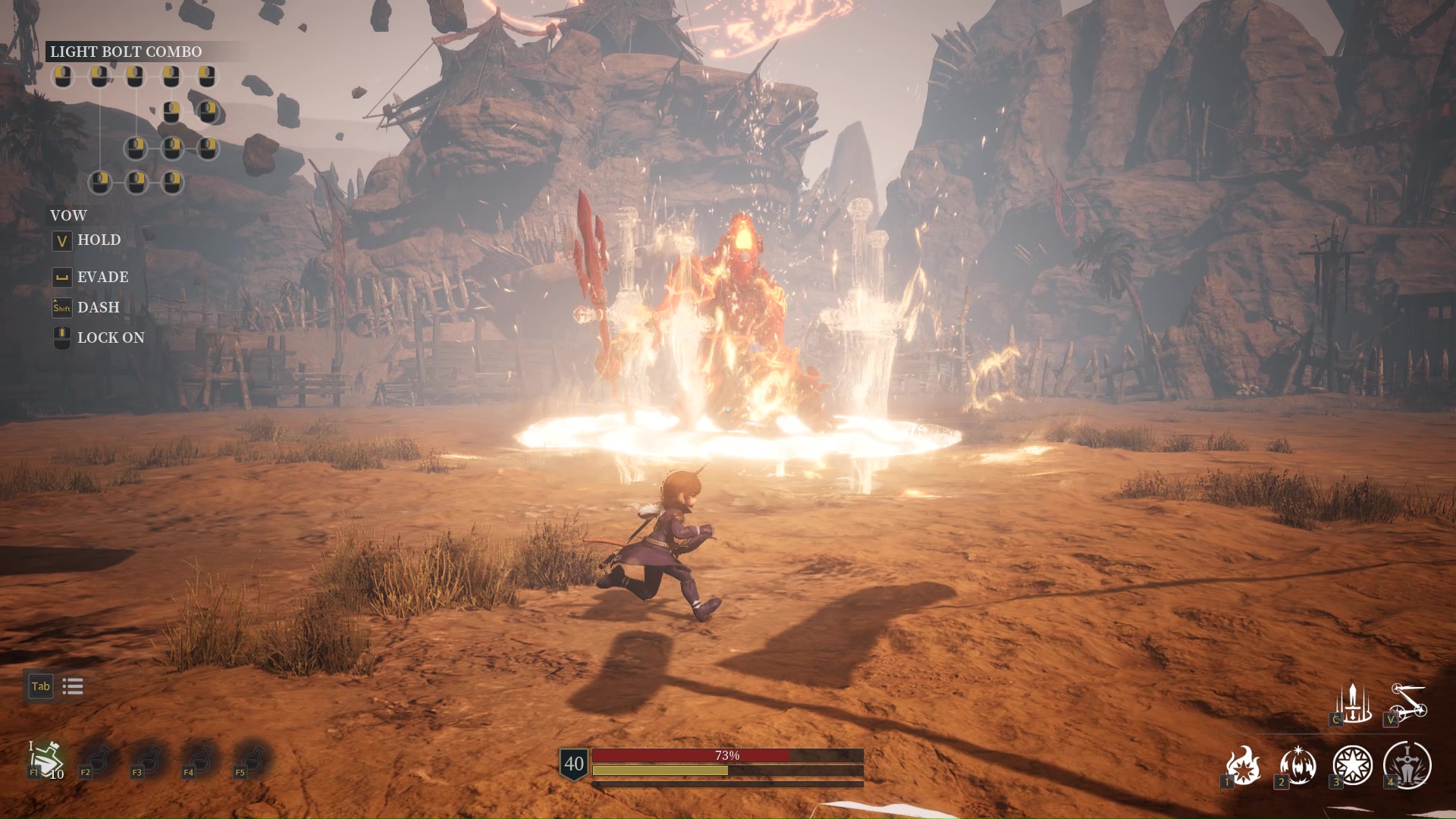
Task: Activate the sword-in-circle ability marked C
Action: [1353, 704]
